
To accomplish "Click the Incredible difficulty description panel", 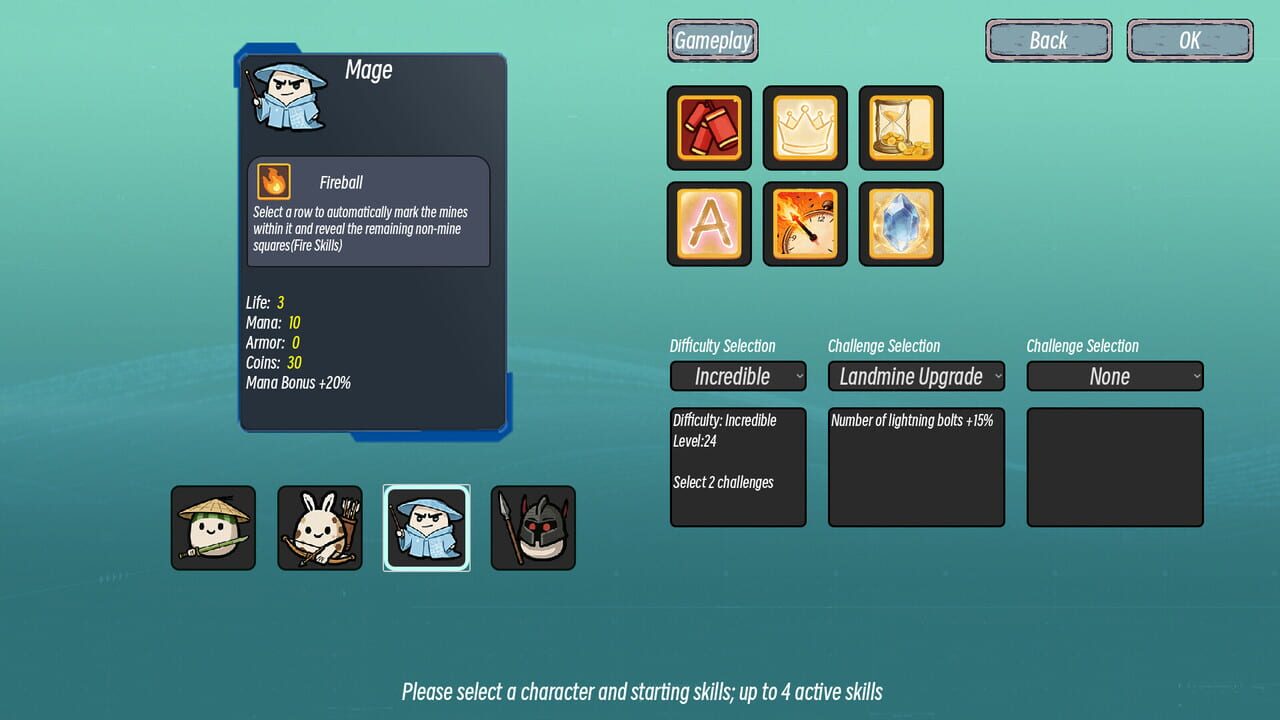I will pos(738,465).
